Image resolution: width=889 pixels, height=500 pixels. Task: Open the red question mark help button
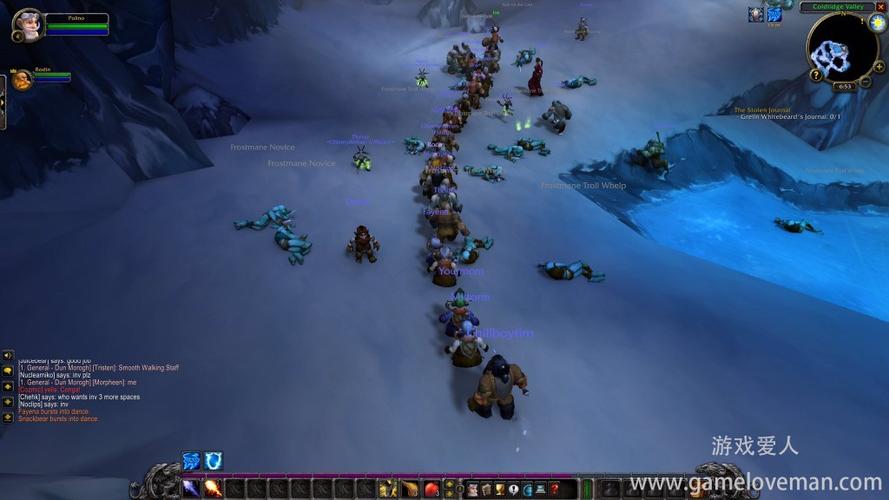(x=554, y=489)
